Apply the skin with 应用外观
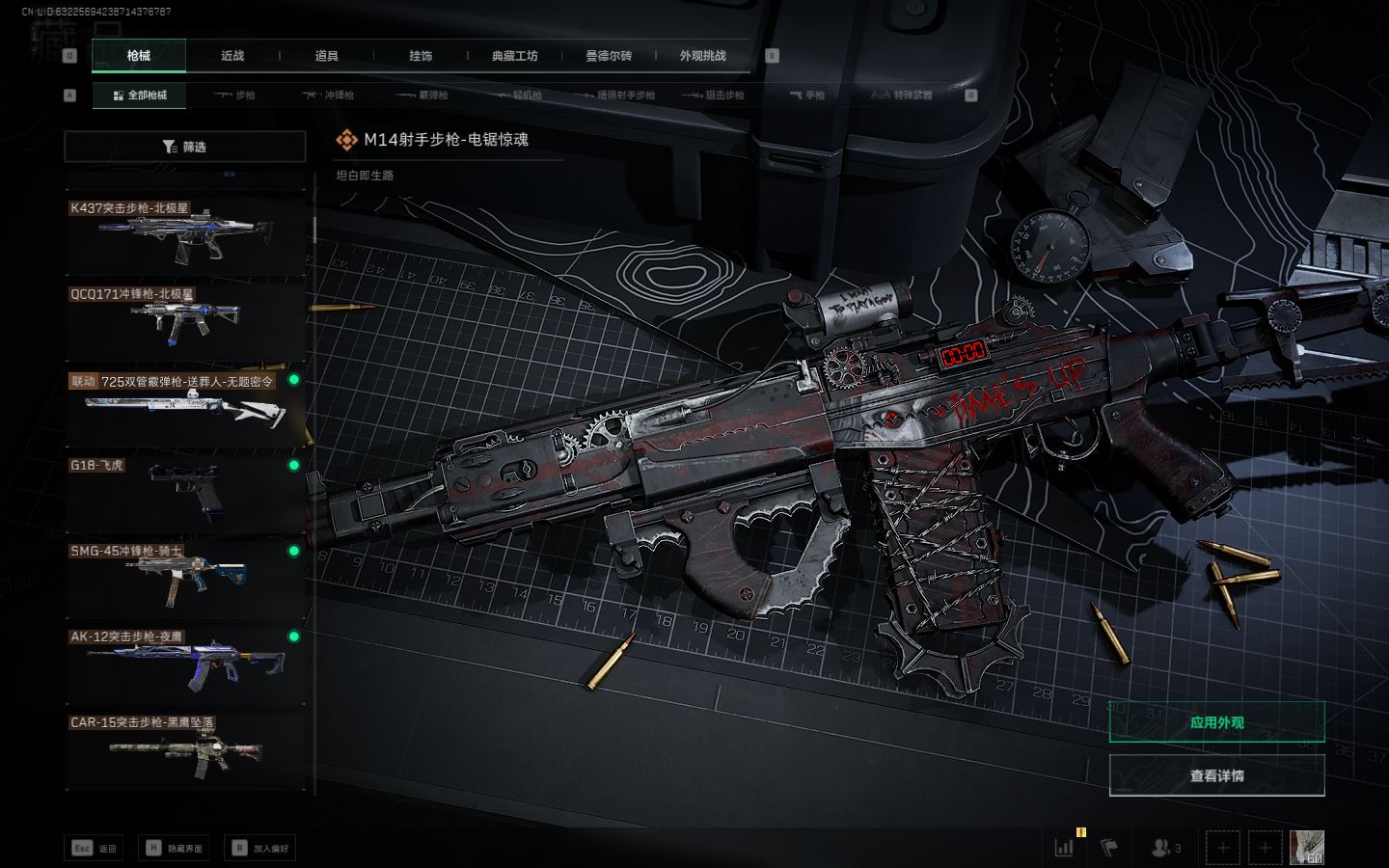This screenshot has width=1389, height=868. pos(1216,722)
